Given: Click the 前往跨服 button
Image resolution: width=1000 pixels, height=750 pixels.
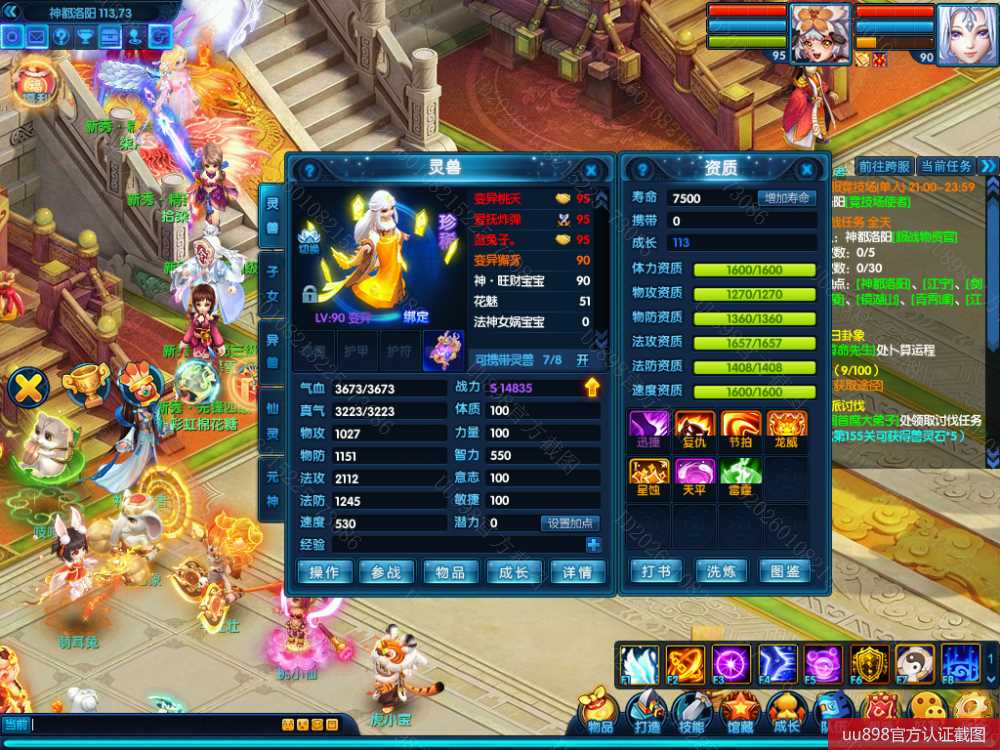Looking at the screenshot, I should (x=884, y=166).
